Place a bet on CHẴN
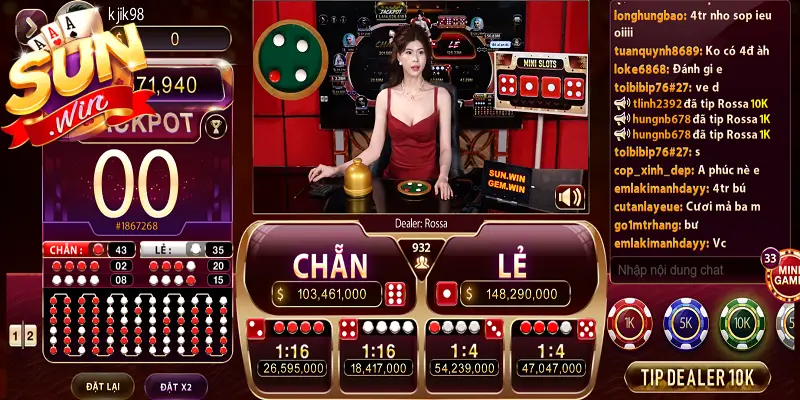The image size is (800, 400). [x=330, y=267]
